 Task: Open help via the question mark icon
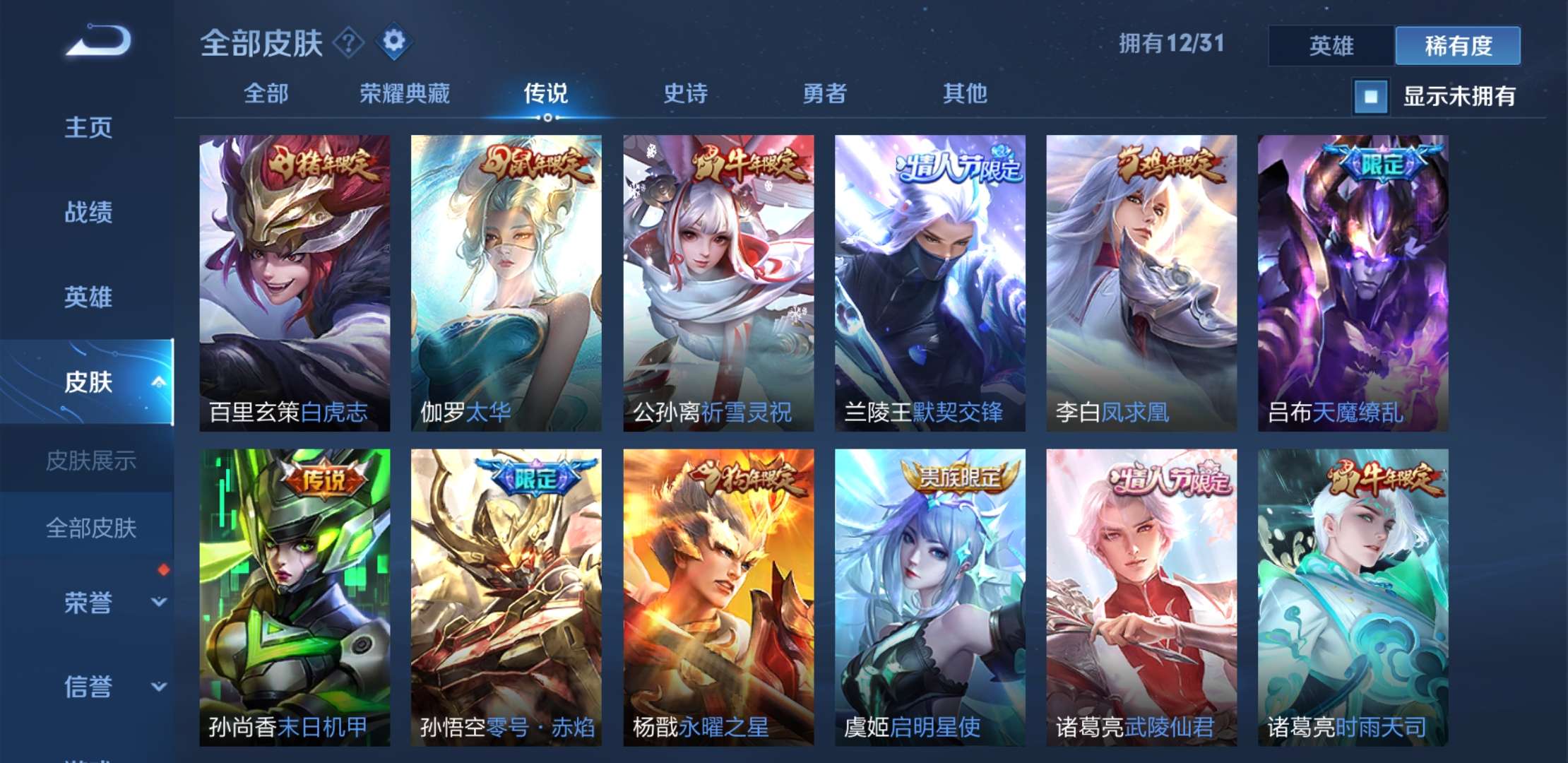point(348,42)
